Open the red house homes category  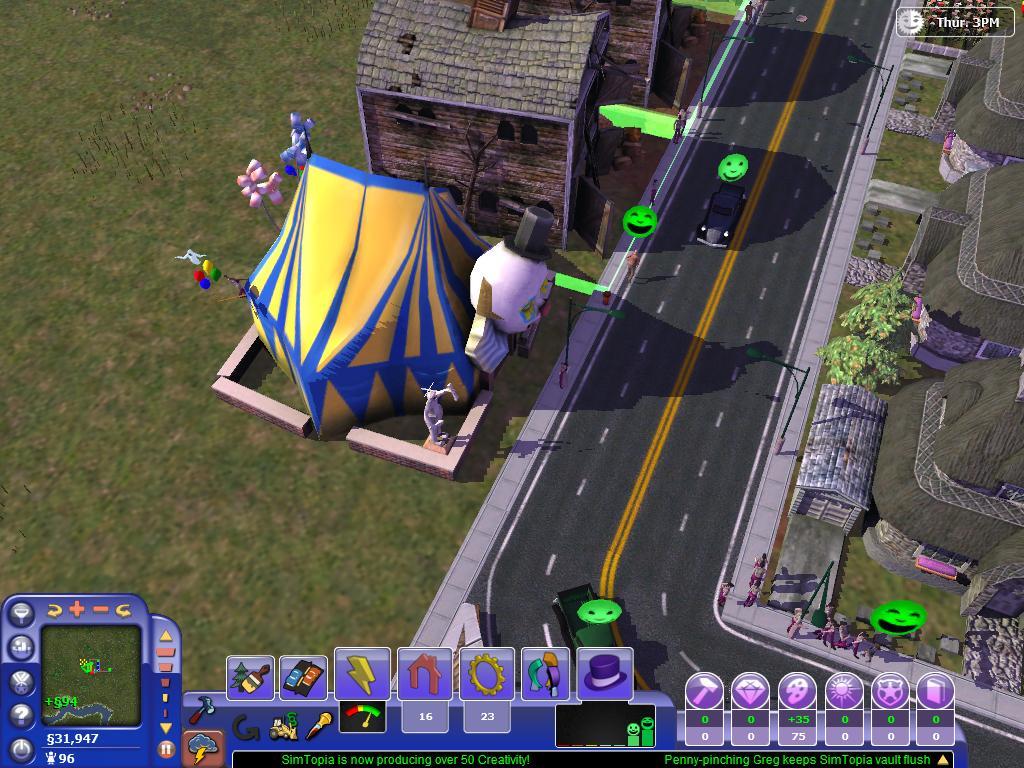[x=425, y=674]
